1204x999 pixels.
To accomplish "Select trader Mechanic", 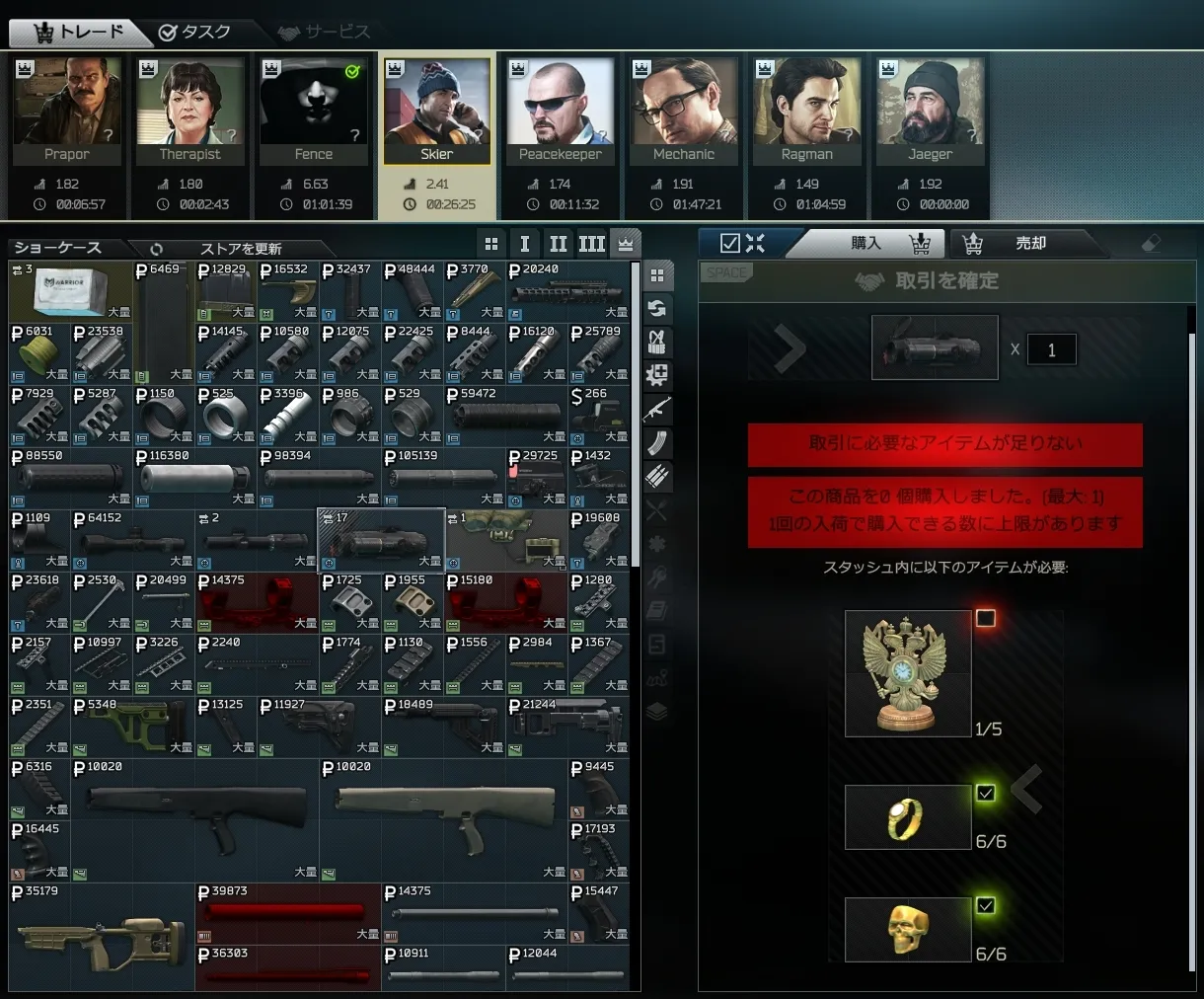I will (684, 111).
